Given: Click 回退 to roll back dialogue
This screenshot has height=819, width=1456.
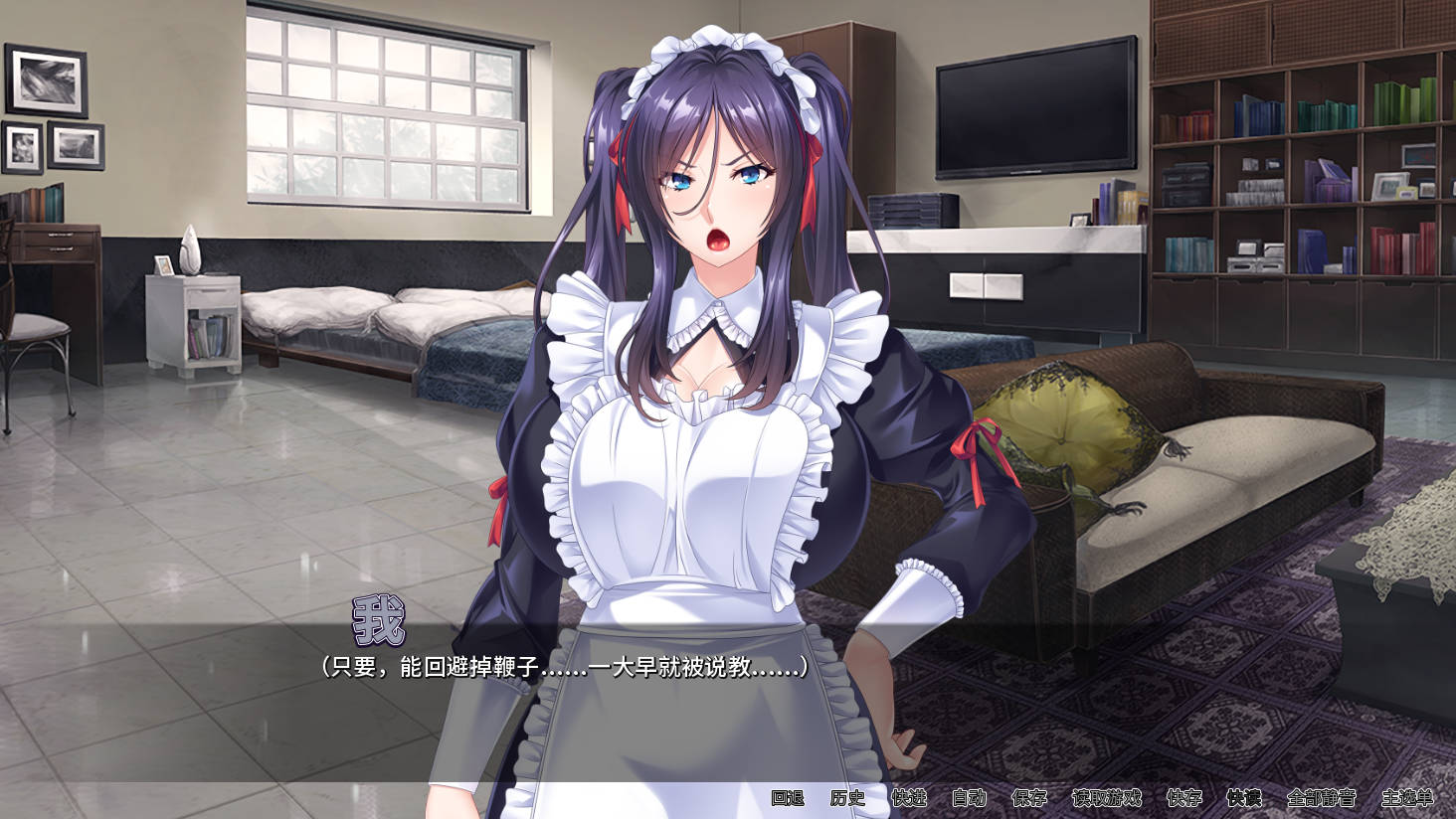Looking at the screenshot, I should click(x=787, y=798).
